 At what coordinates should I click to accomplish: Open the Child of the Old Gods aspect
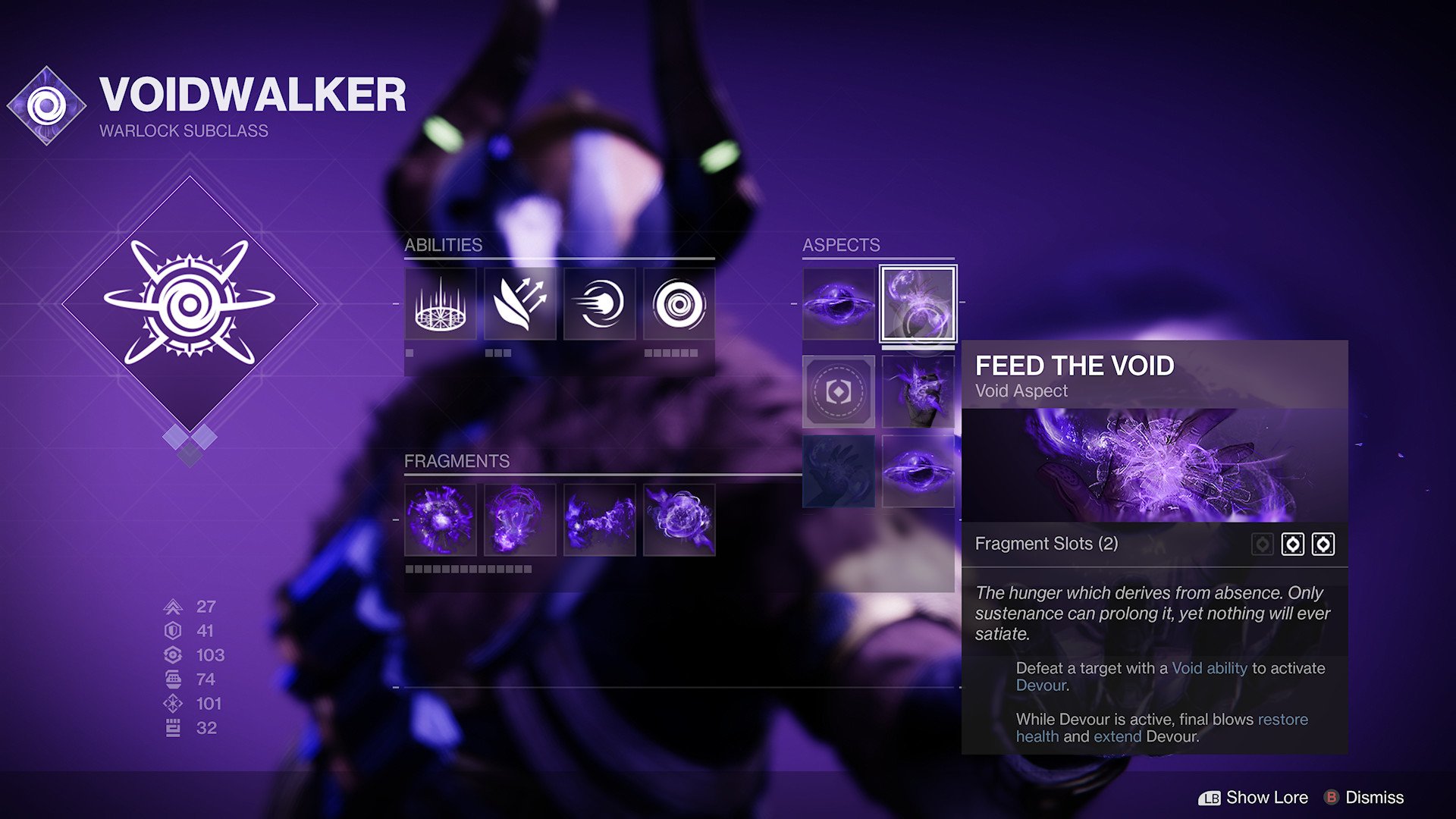point(839,305)
